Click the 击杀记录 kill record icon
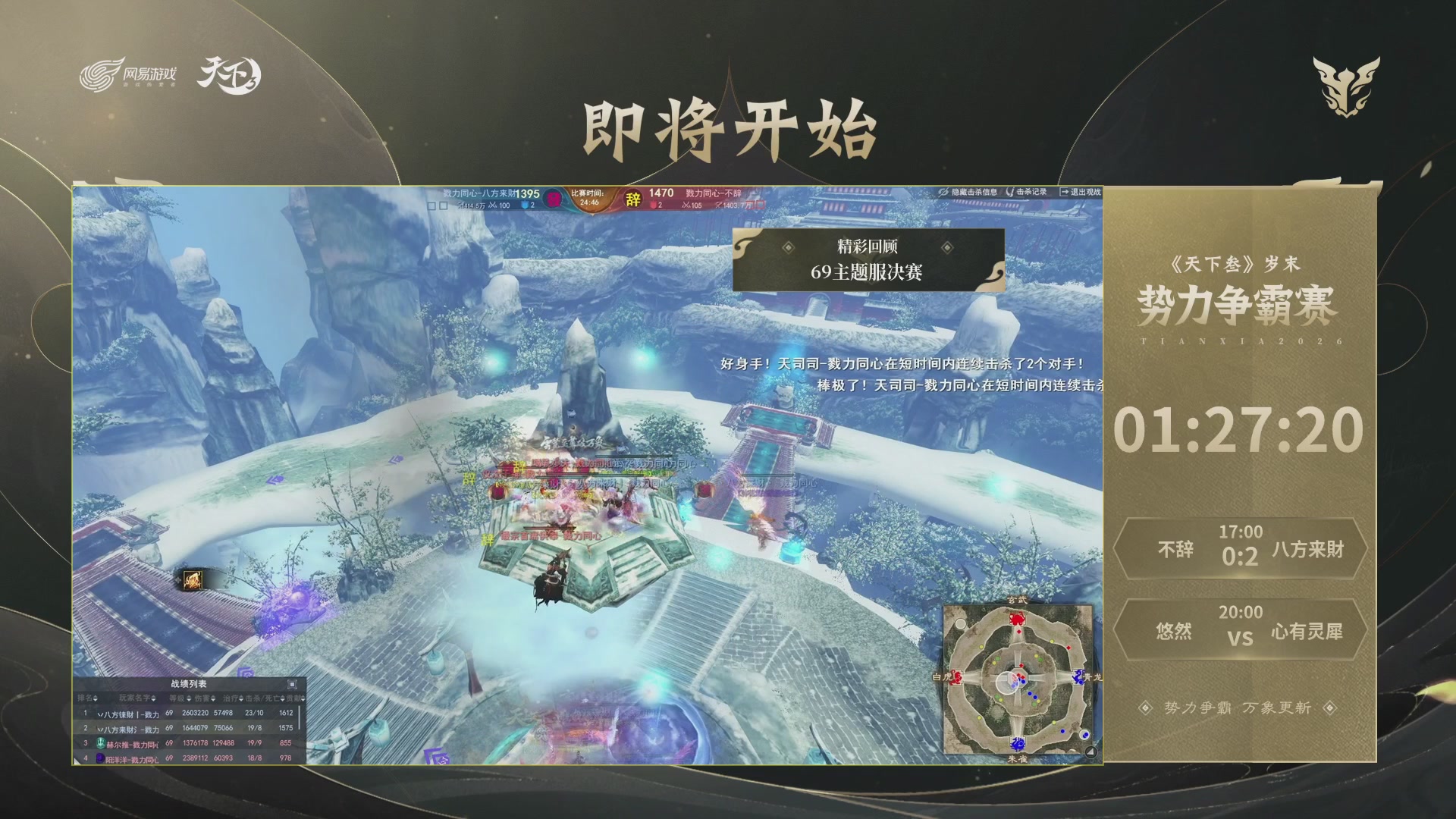The image size is (1456, 819). coord(1010,192)
